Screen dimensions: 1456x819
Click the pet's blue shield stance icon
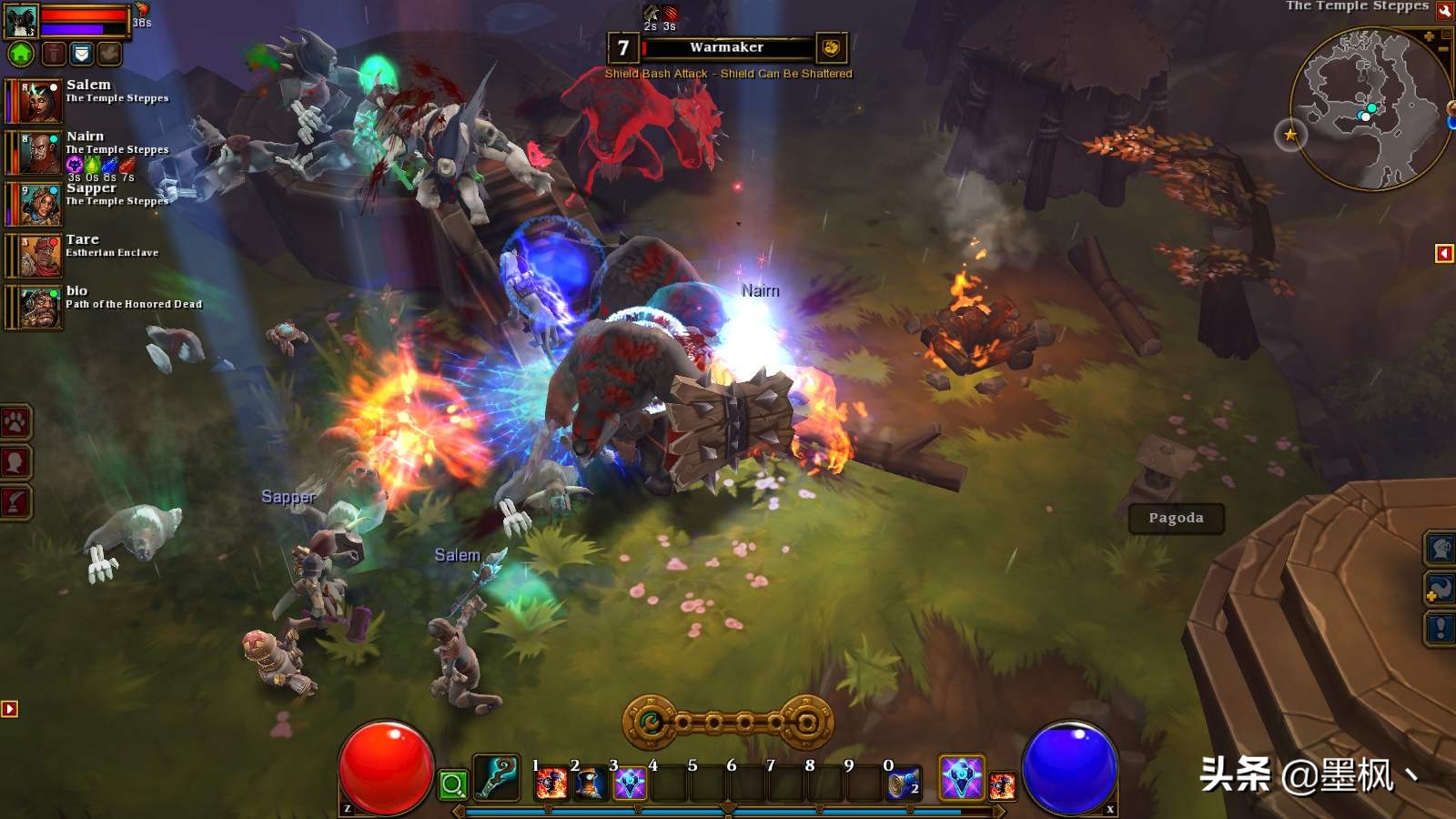click(82, 54)
